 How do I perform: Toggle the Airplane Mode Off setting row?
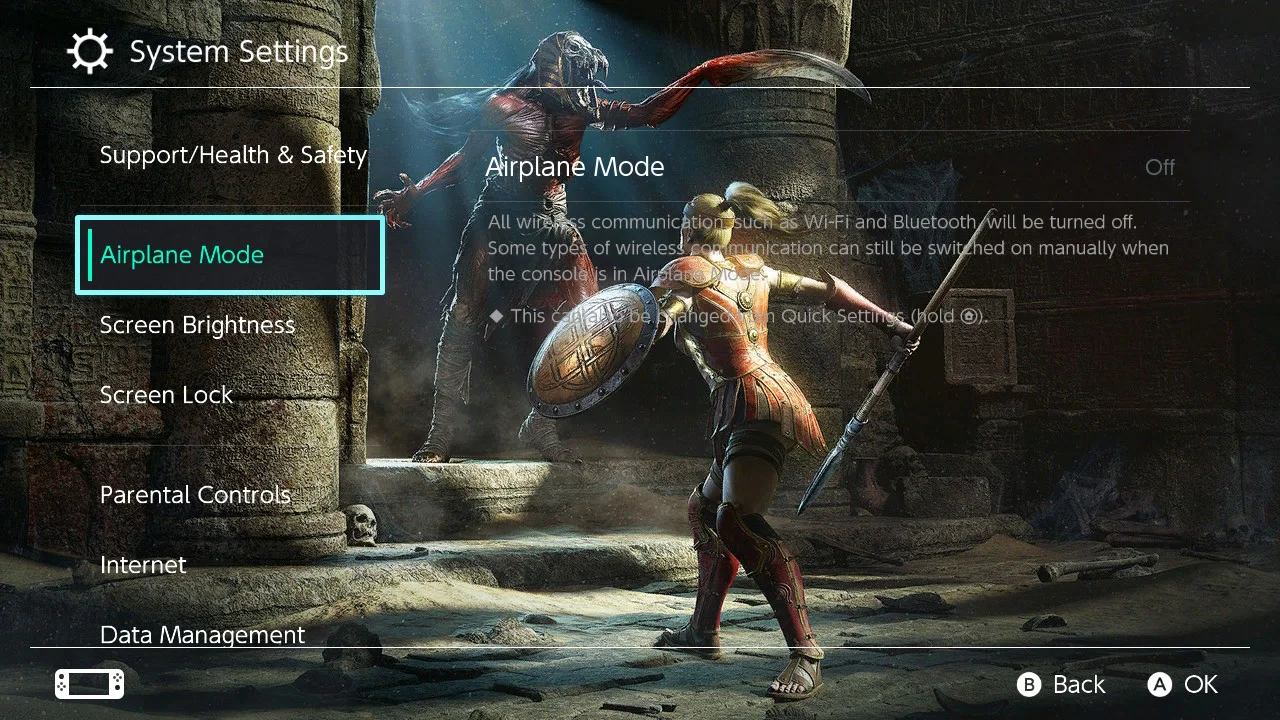tap(830, 167)
